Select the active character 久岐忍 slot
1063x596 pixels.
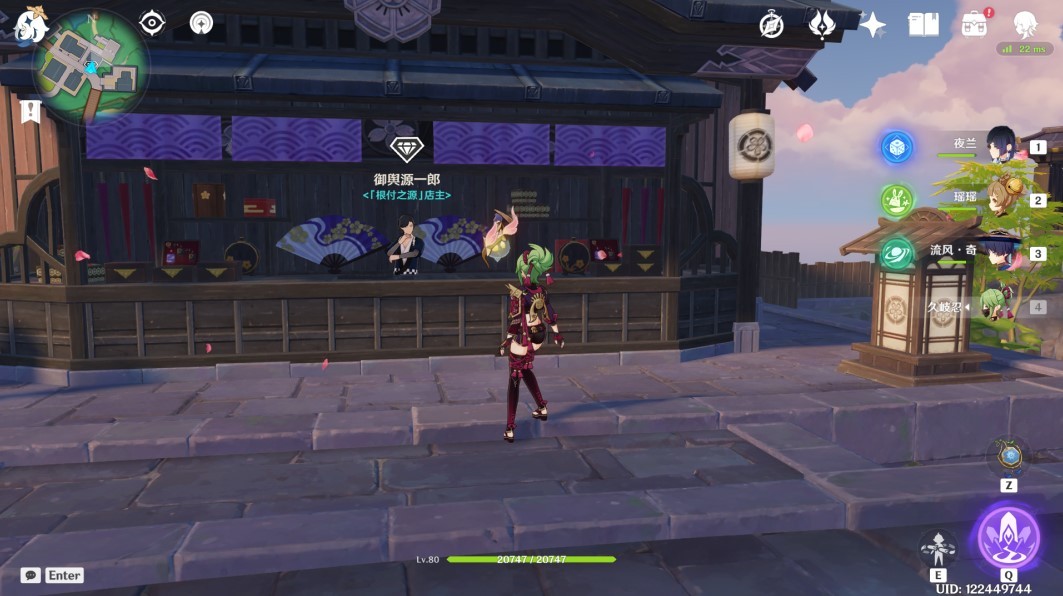point(1000,305)
